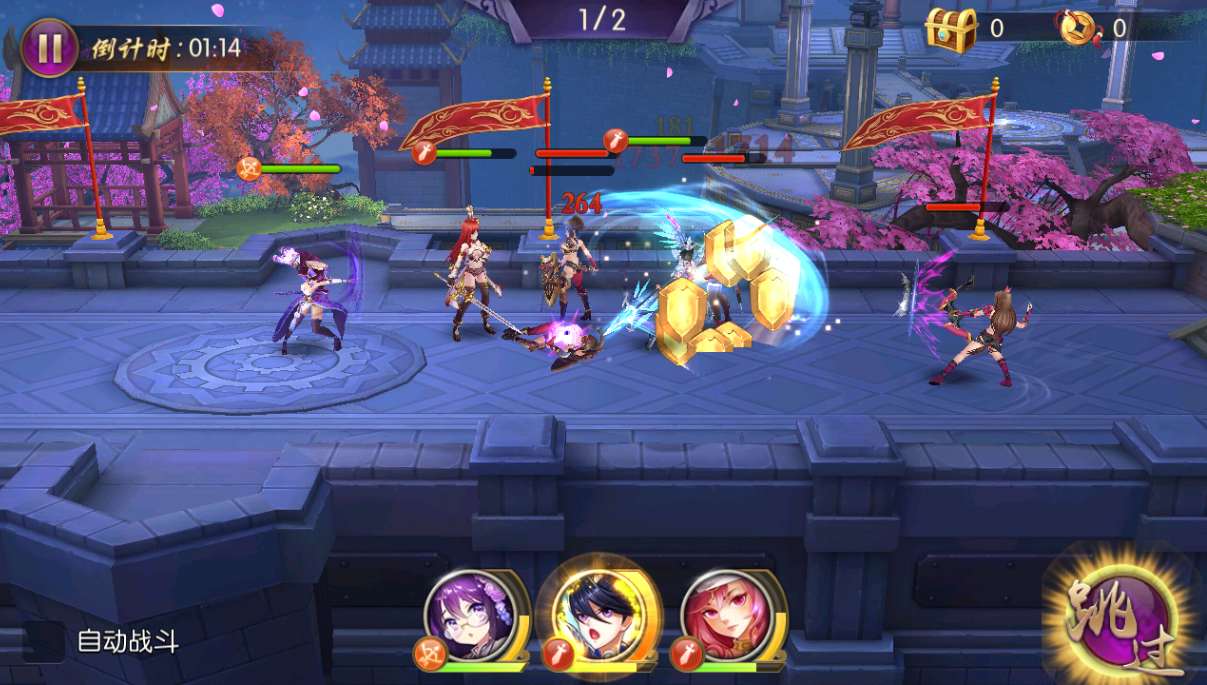Trigger the glowing dark-haired hero's skill

tap(598, 611)
